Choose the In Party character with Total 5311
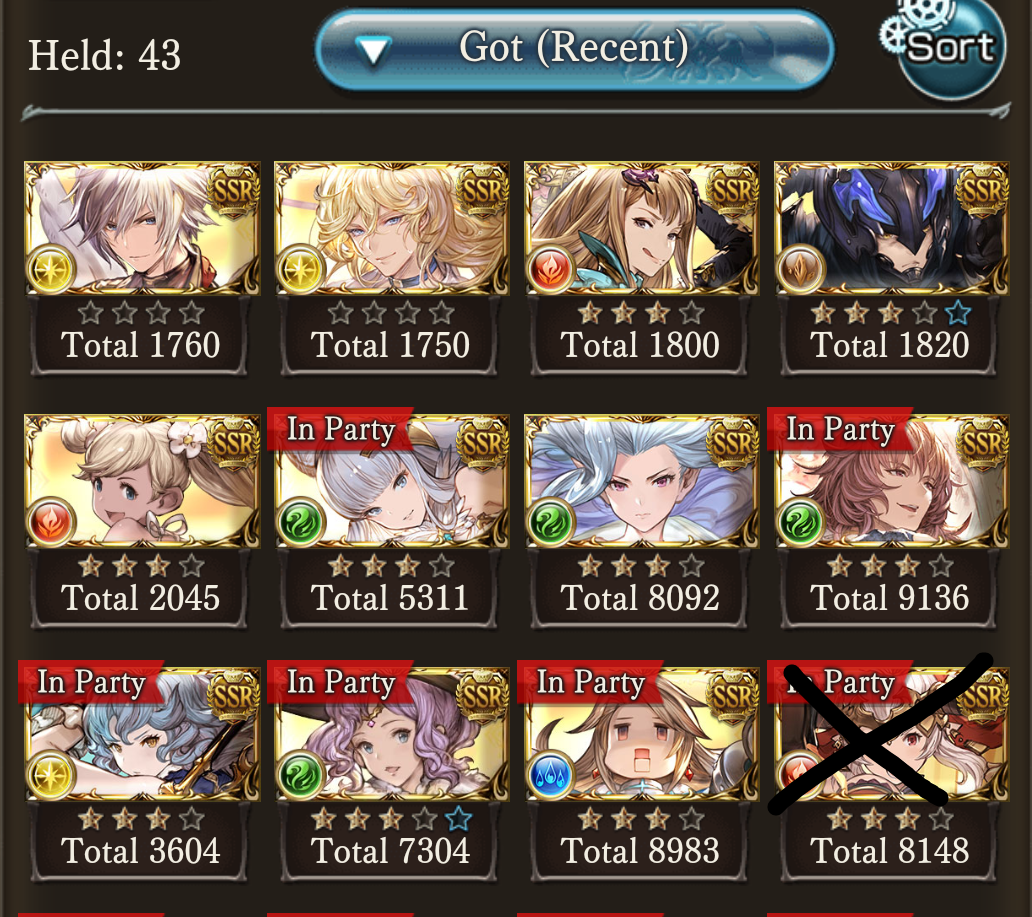This screenshot has width=1032, height=917. pos(391,482)
